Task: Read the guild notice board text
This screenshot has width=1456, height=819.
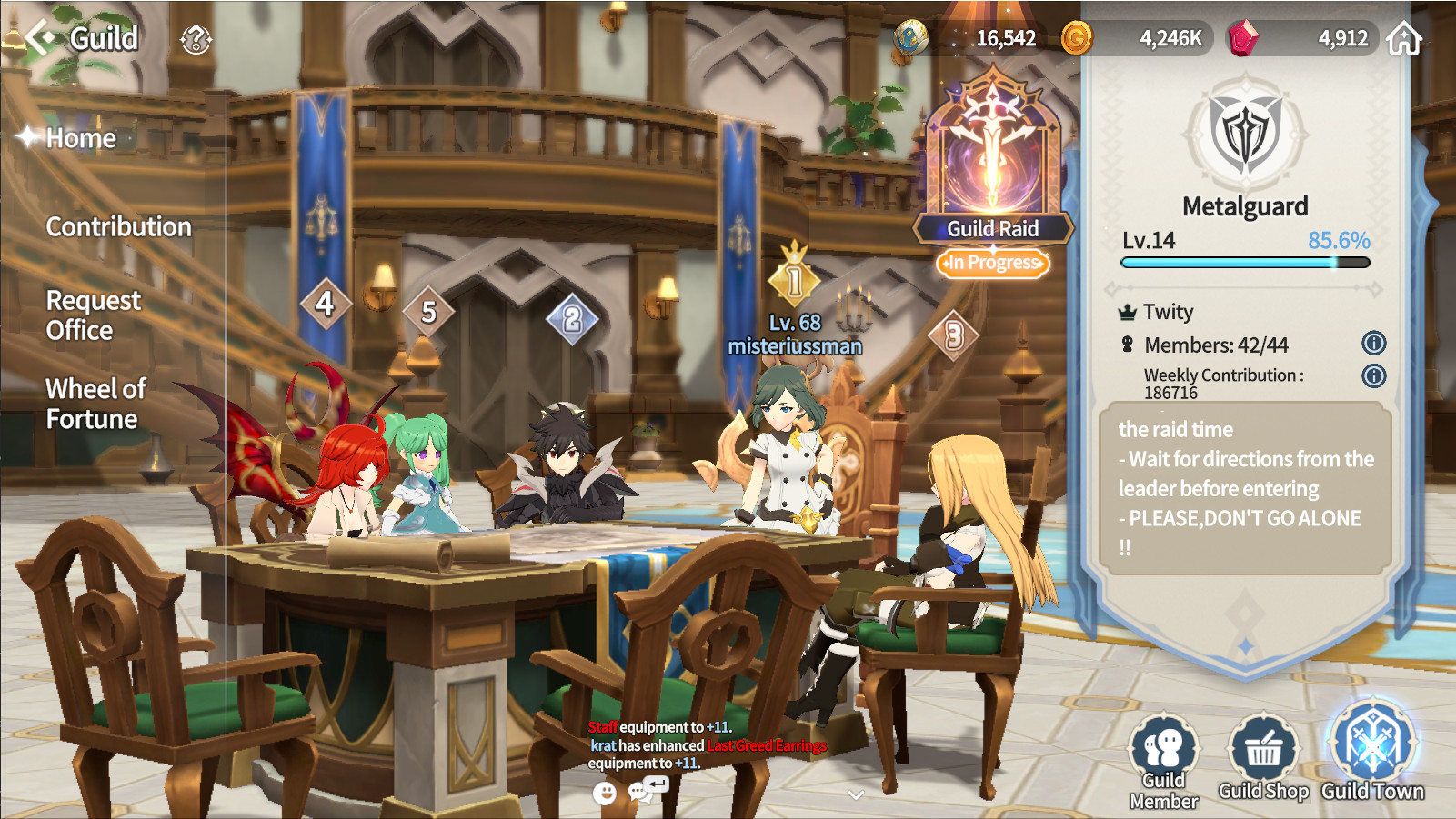Action: pos(1245,488)
